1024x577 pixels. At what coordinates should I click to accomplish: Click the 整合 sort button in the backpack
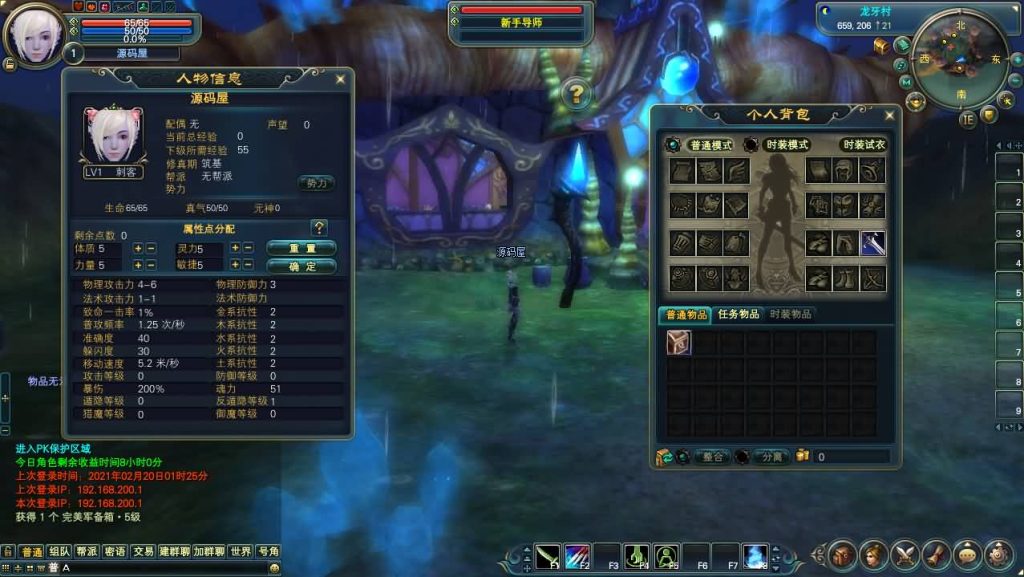click(712, 456)
